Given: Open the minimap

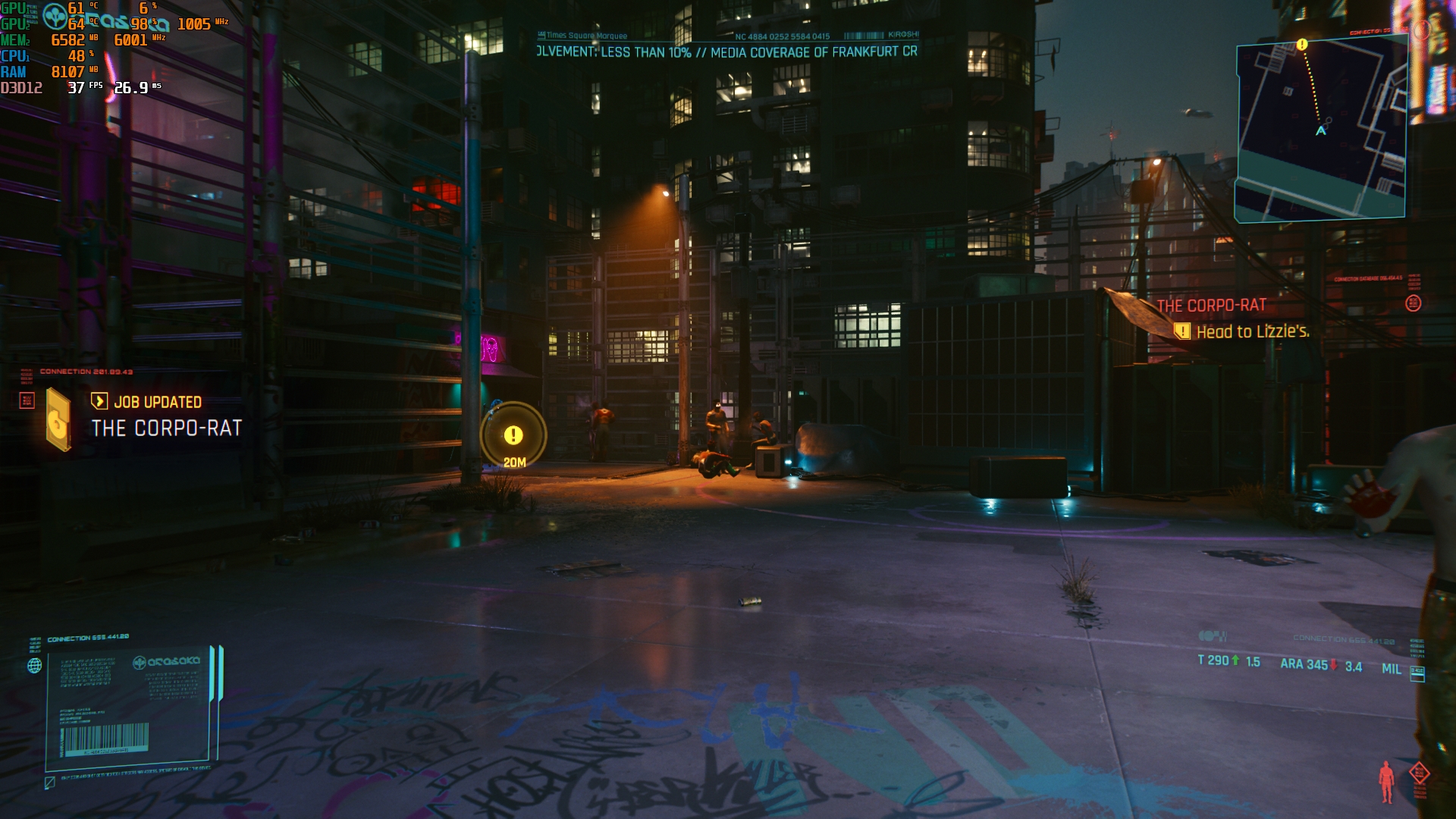Looking at the screenshot, I should pyautogui.click(x=1320, y=130).
